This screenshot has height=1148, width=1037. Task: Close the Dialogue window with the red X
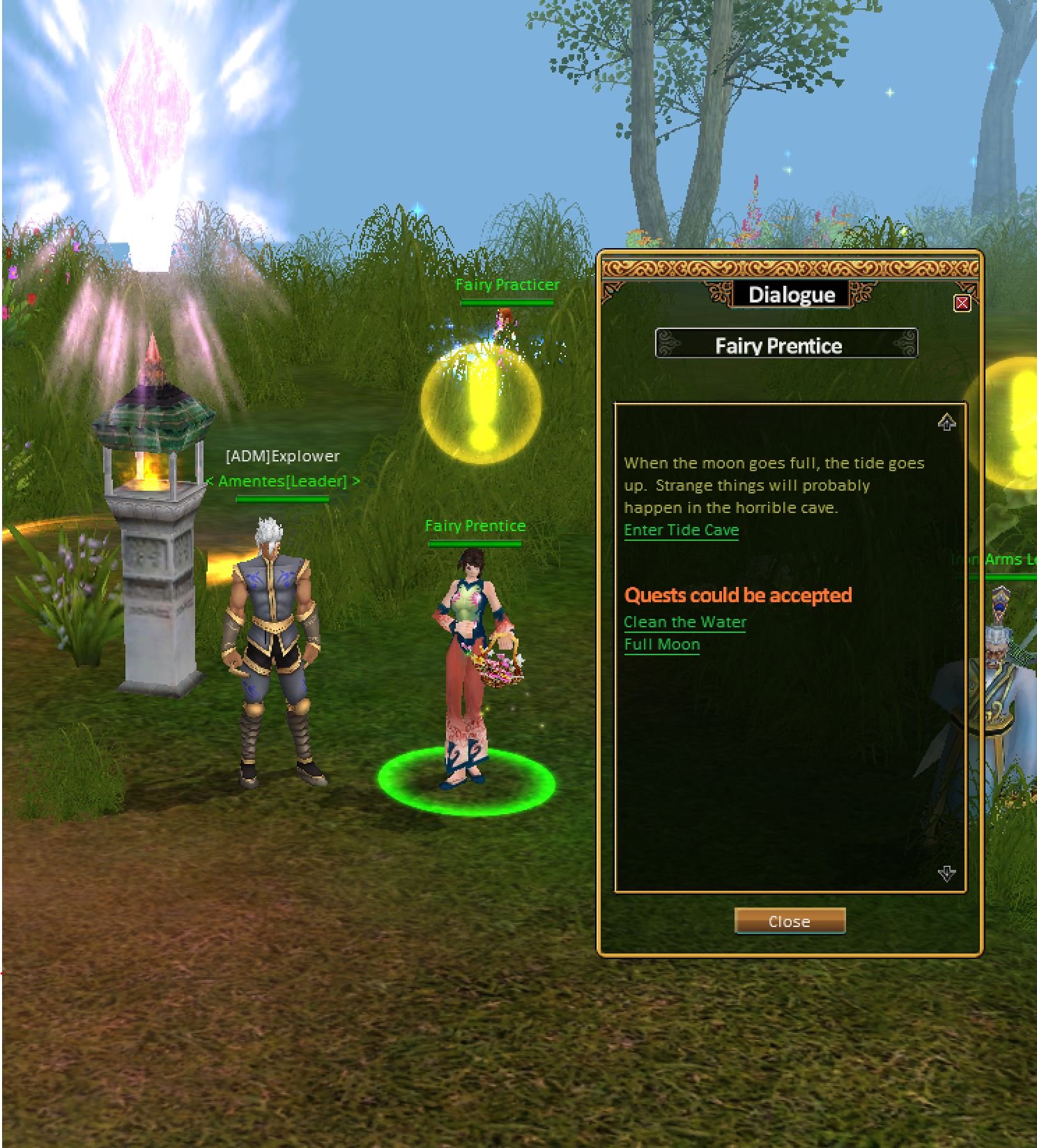click(x=962, y=303)
